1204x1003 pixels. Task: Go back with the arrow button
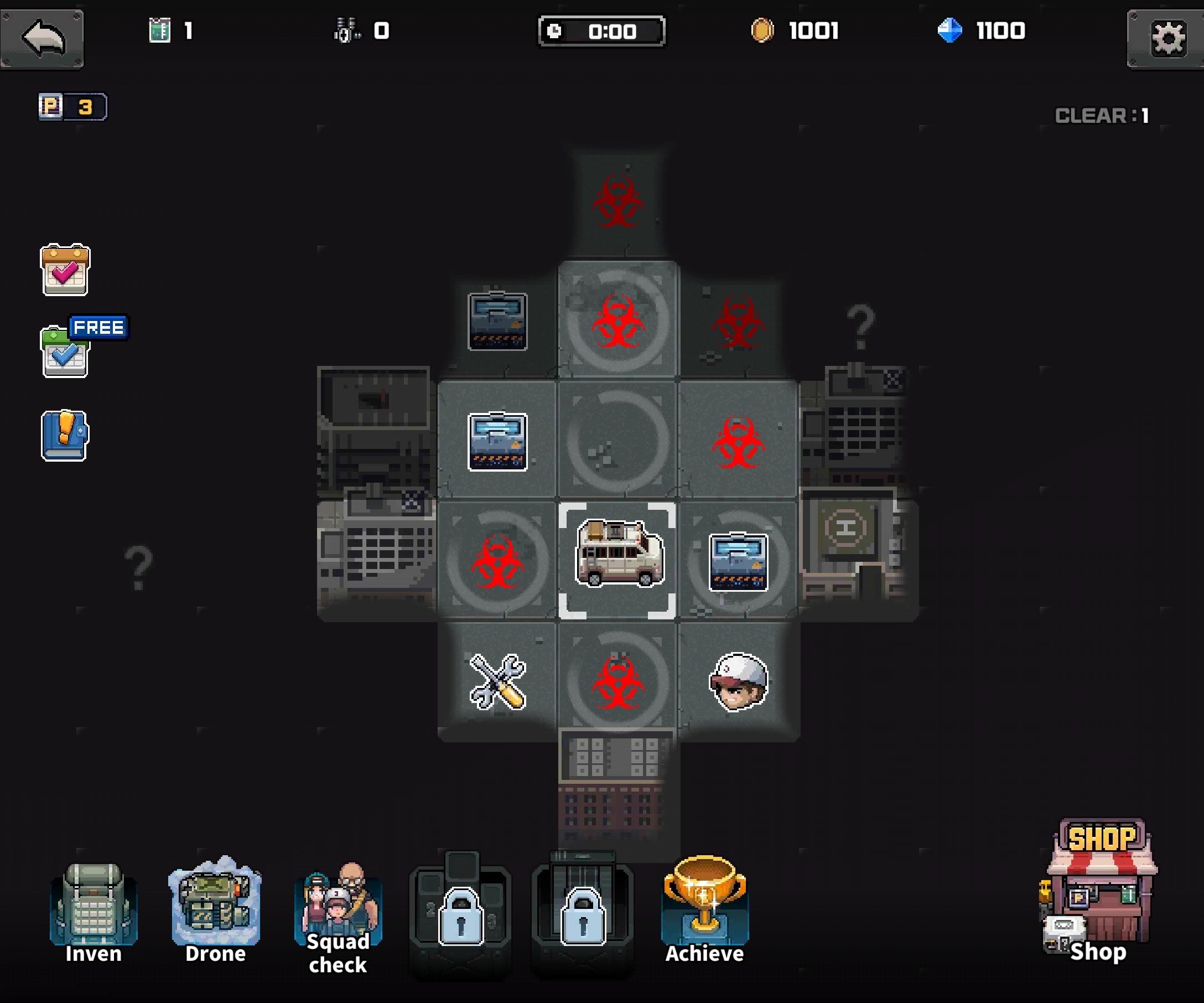pos(43,38)
